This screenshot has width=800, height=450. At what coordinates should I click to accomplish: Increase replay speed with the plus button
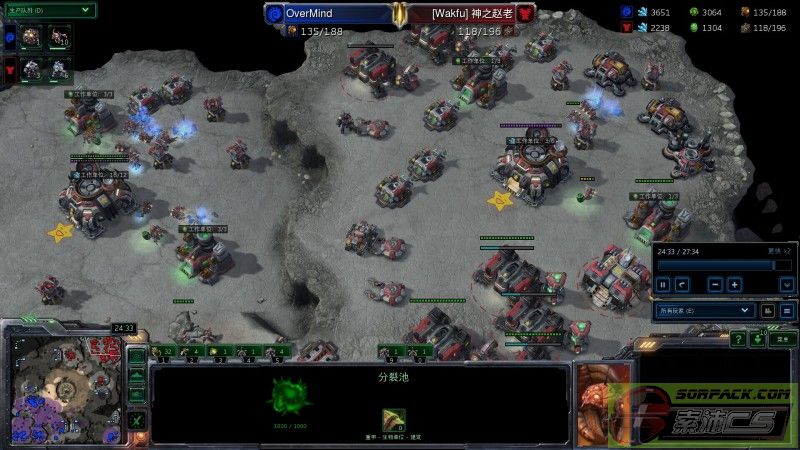735,284
